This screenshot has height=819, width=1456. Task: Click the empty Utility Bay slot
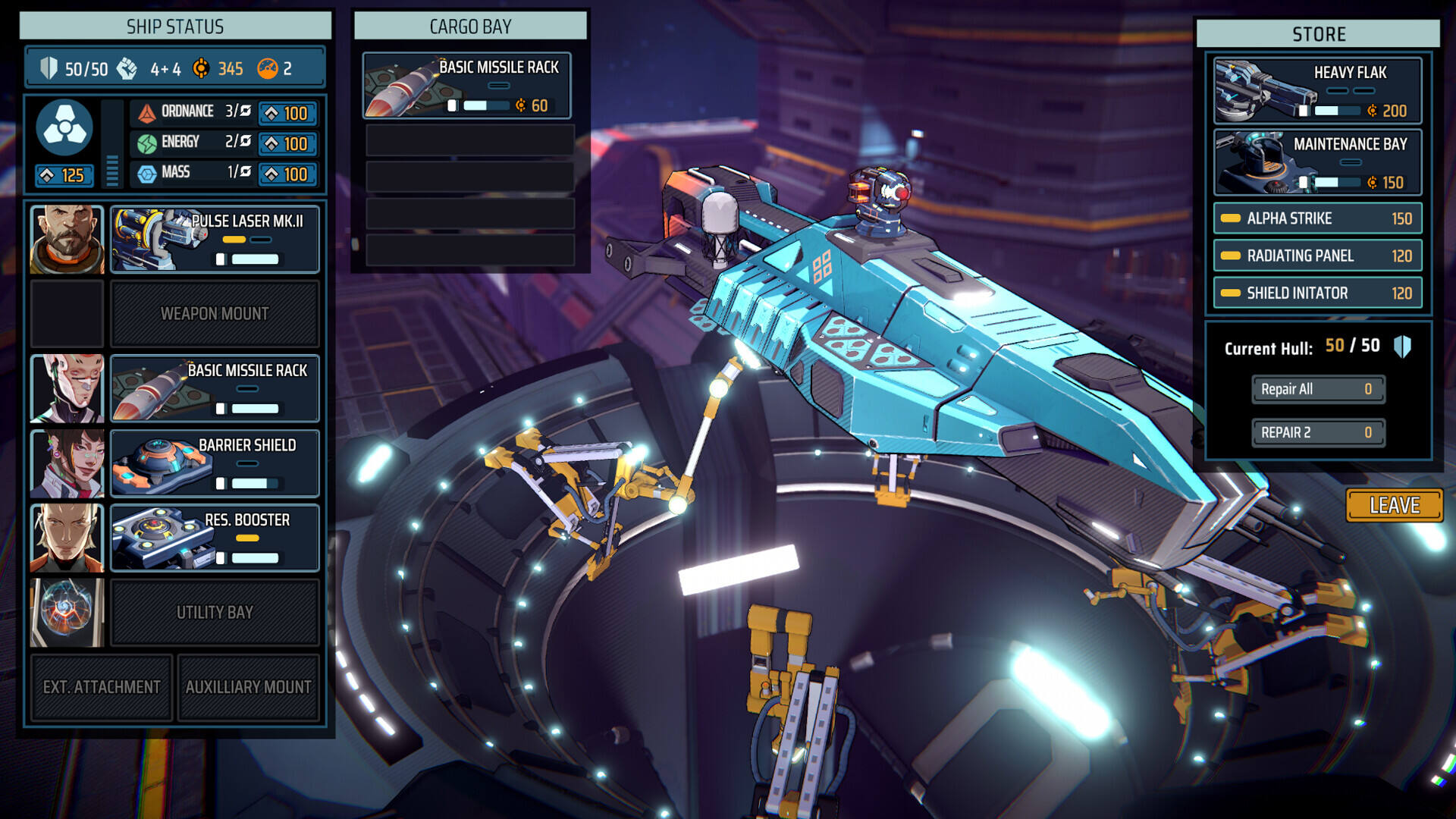[x=215, y=613]
